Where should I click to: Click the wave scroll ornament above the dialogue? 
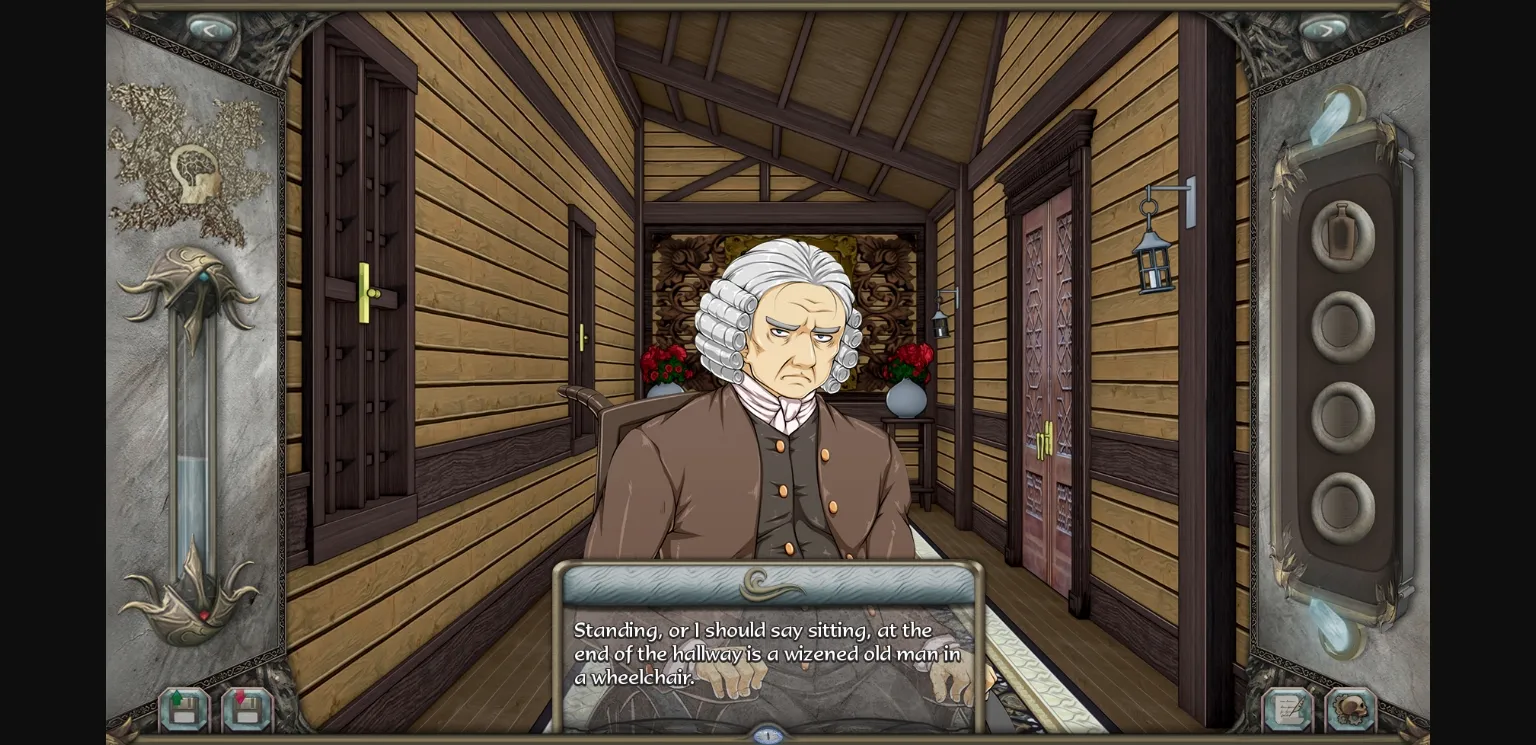(x=770, y=585)
